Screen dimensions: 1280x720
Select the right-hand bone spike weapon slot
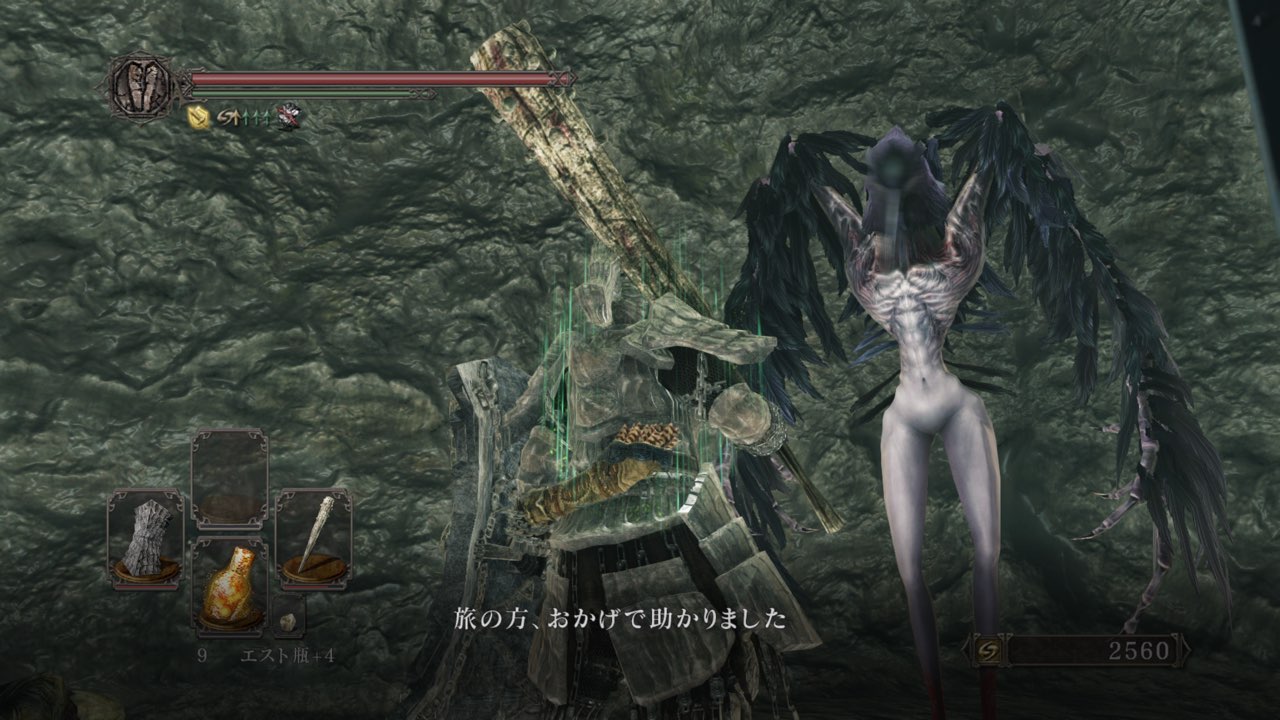click(313, 538)
